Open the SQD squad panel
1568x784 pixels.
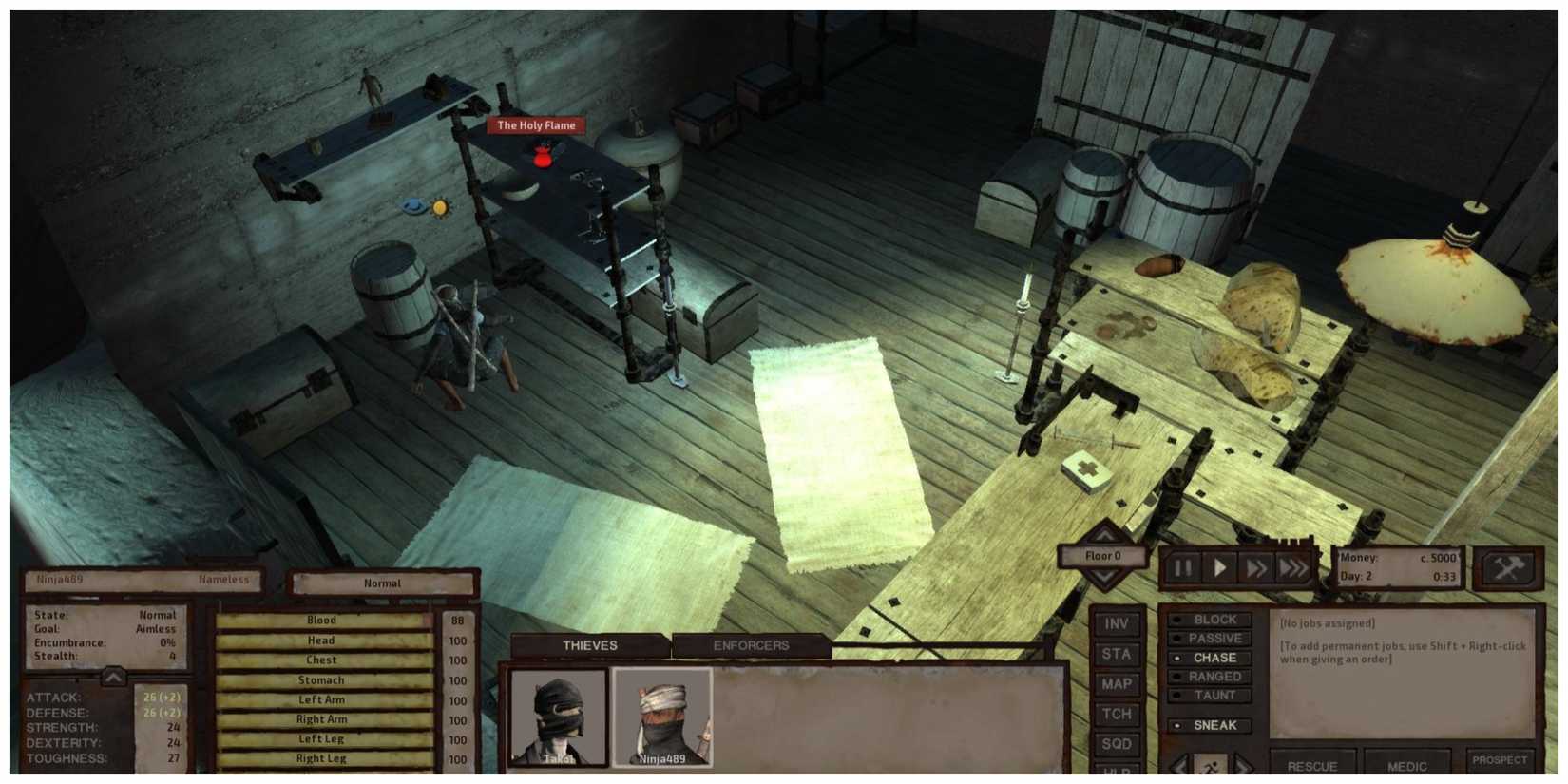point(1118,744)
